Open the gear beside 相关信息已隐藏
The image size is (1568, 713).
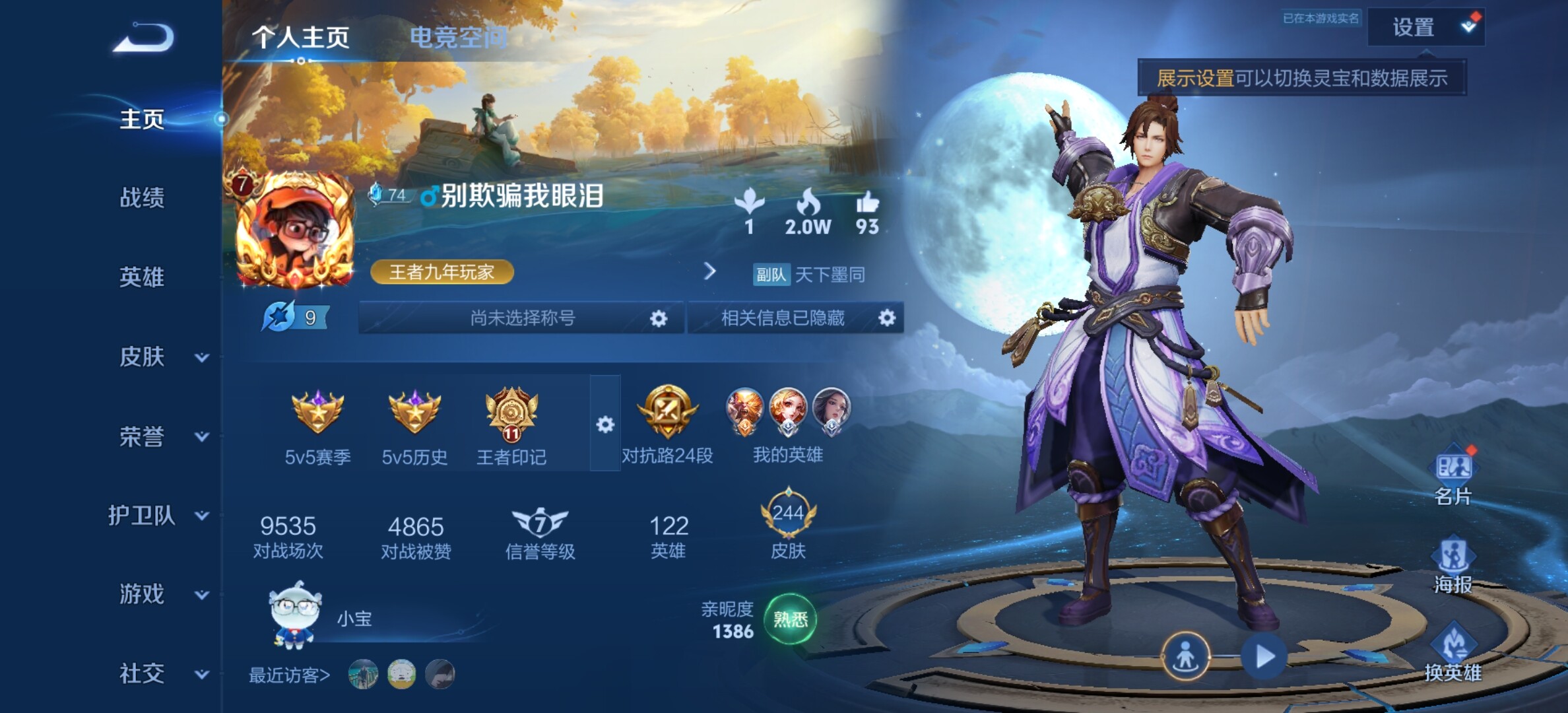887,318
